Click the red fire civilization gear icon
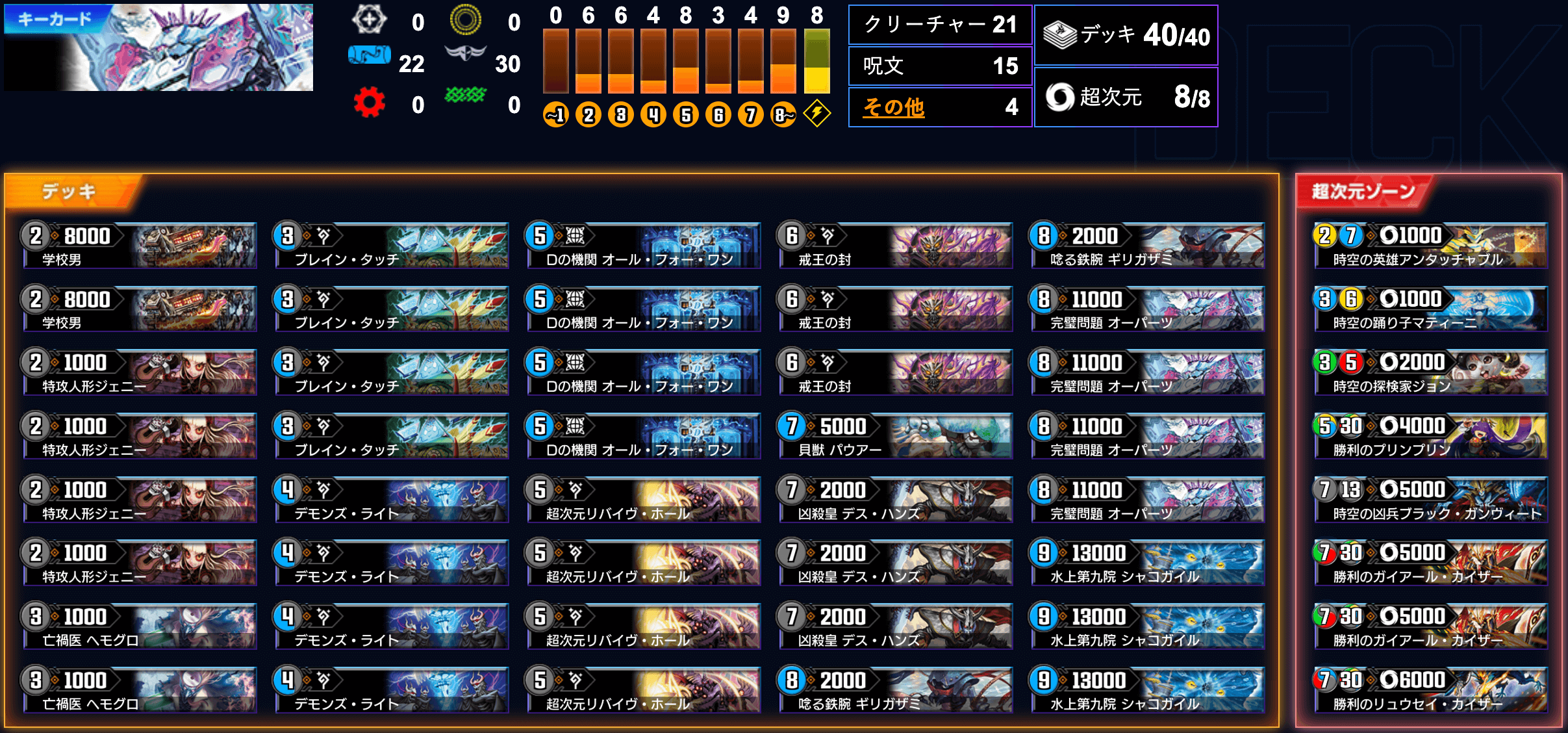This screenshot has height=733, width=1568. tap(370, 101)
